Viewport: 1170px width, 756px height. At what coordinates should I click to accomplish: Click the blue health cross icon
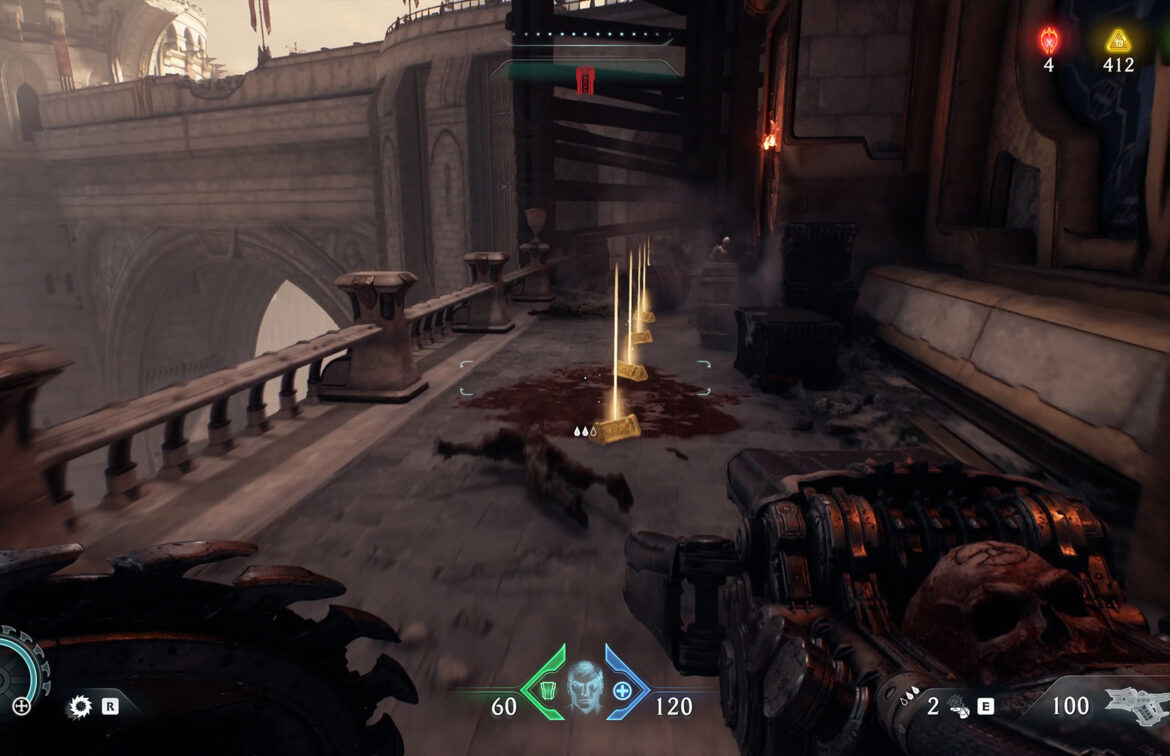[x=623, y=690]
